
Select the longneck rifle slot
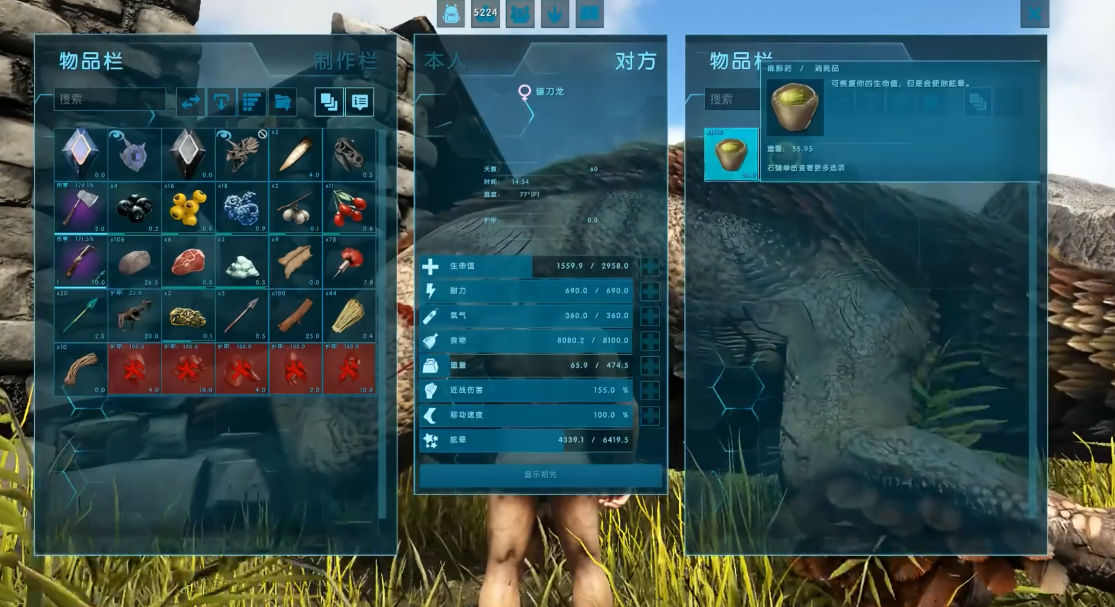(81, 262)
